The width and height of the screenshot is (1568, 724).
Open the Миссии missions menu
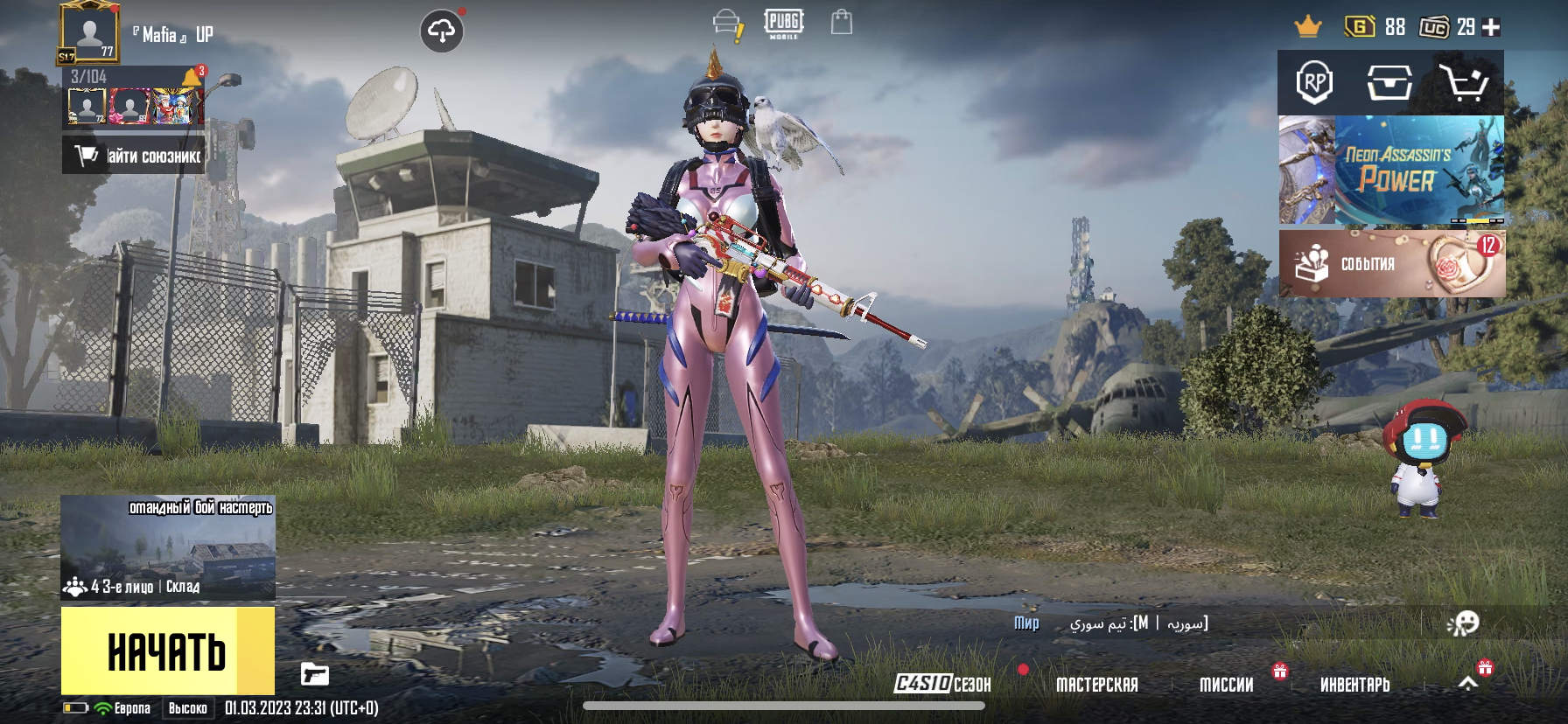(x=1226, y=685)
